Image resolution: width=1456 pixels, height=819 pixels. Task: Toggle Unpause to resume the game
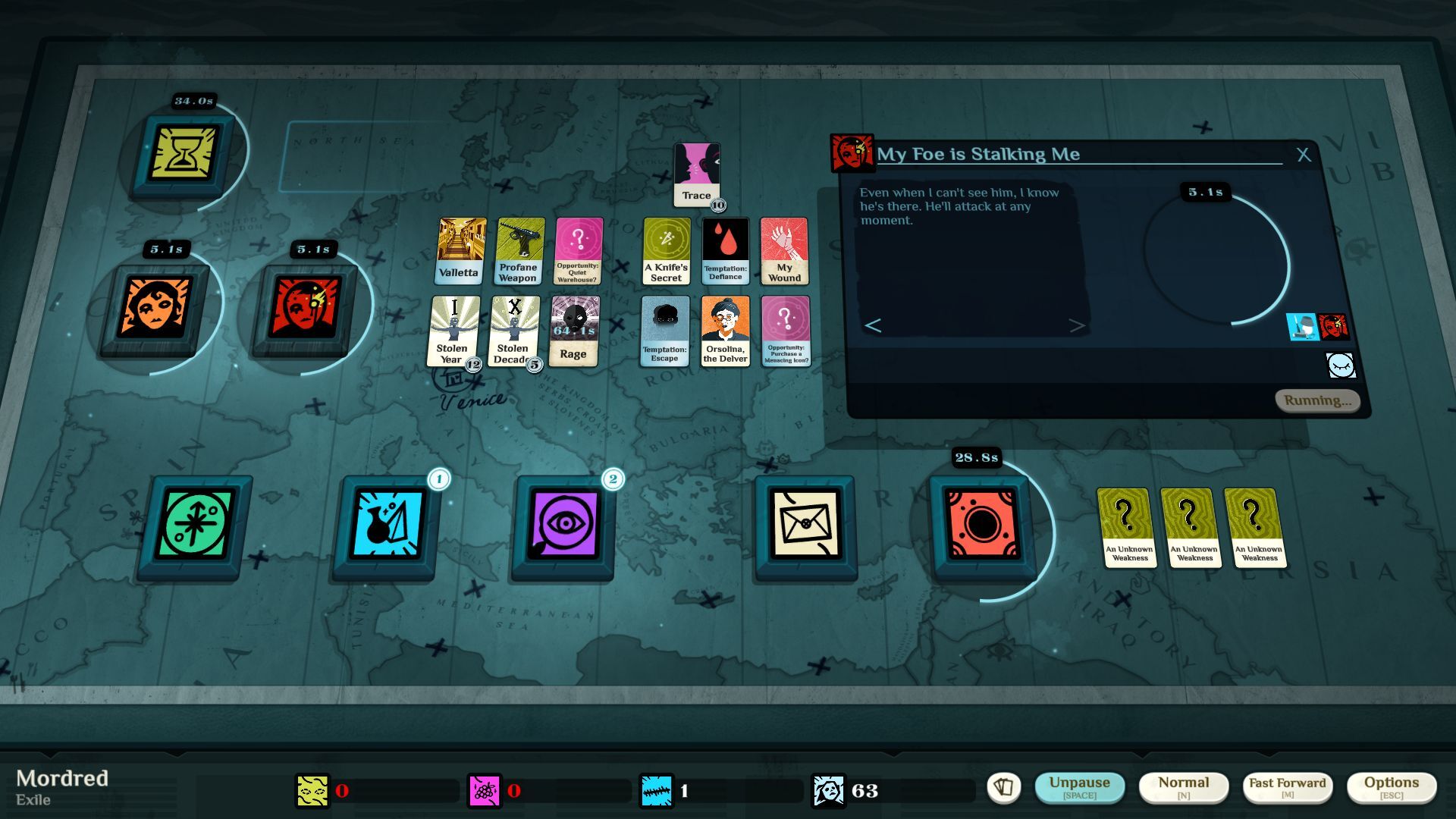pyautogui.click(x=1080, y=786)
